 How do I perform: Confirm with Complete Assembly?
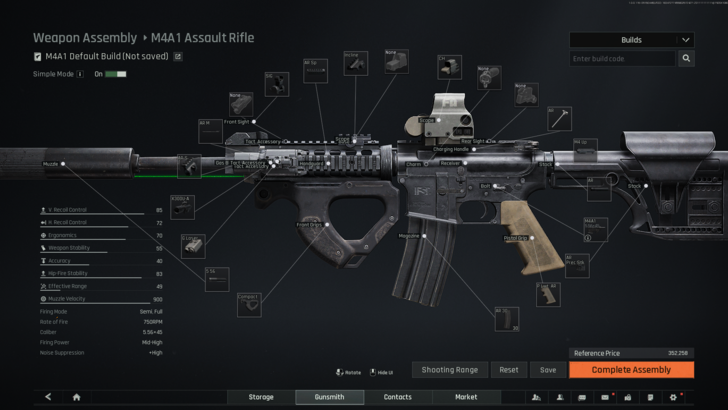tap(631, 370)
